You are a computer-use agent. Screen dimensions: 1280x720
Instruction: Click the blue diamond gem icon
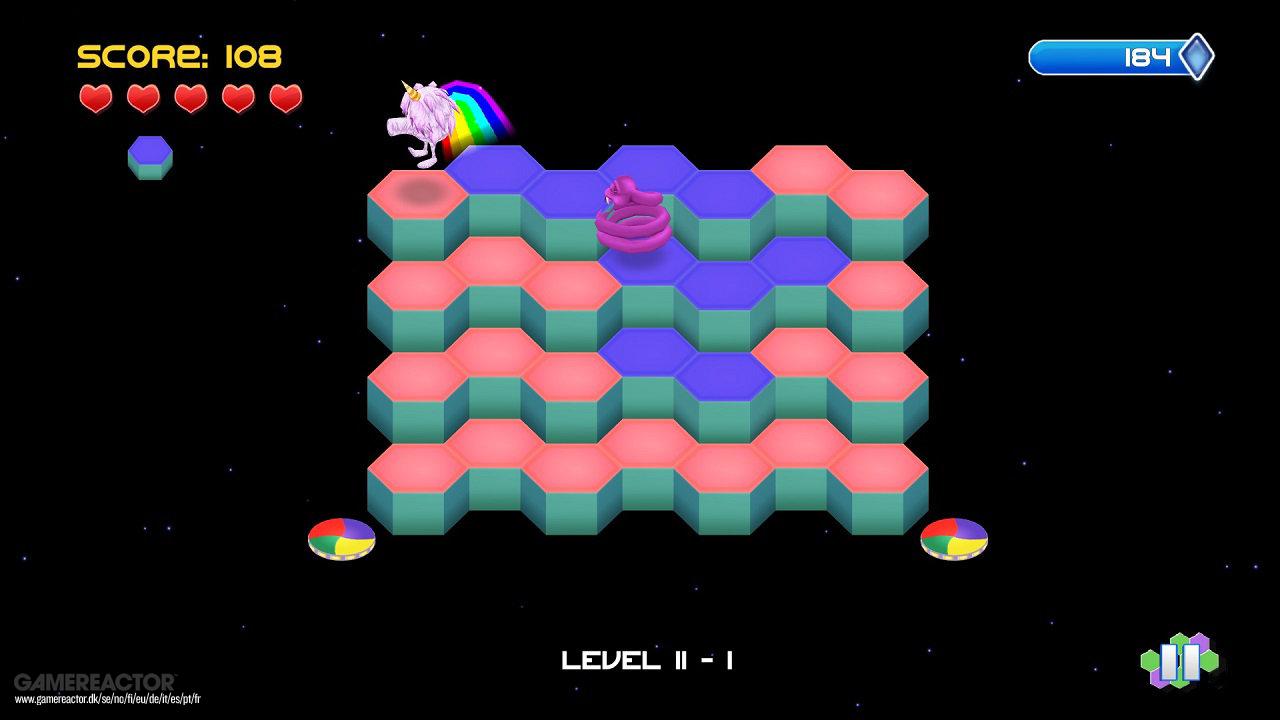(1196, 57)
